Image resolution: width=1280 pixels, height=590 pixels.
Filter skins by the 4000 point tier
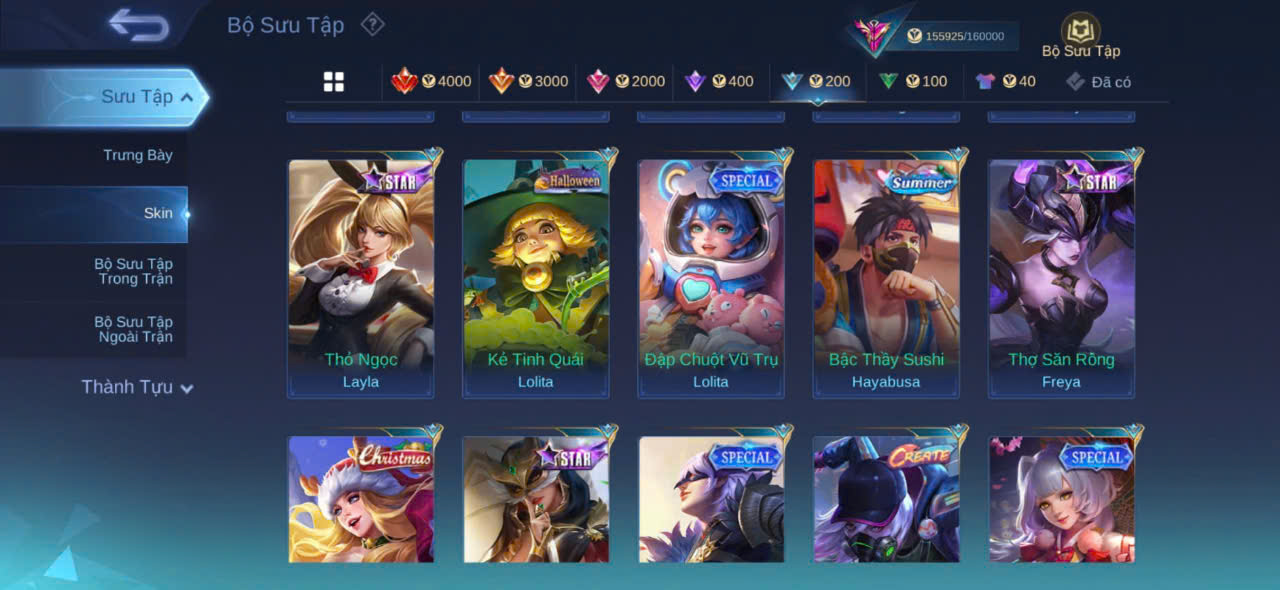432,82
